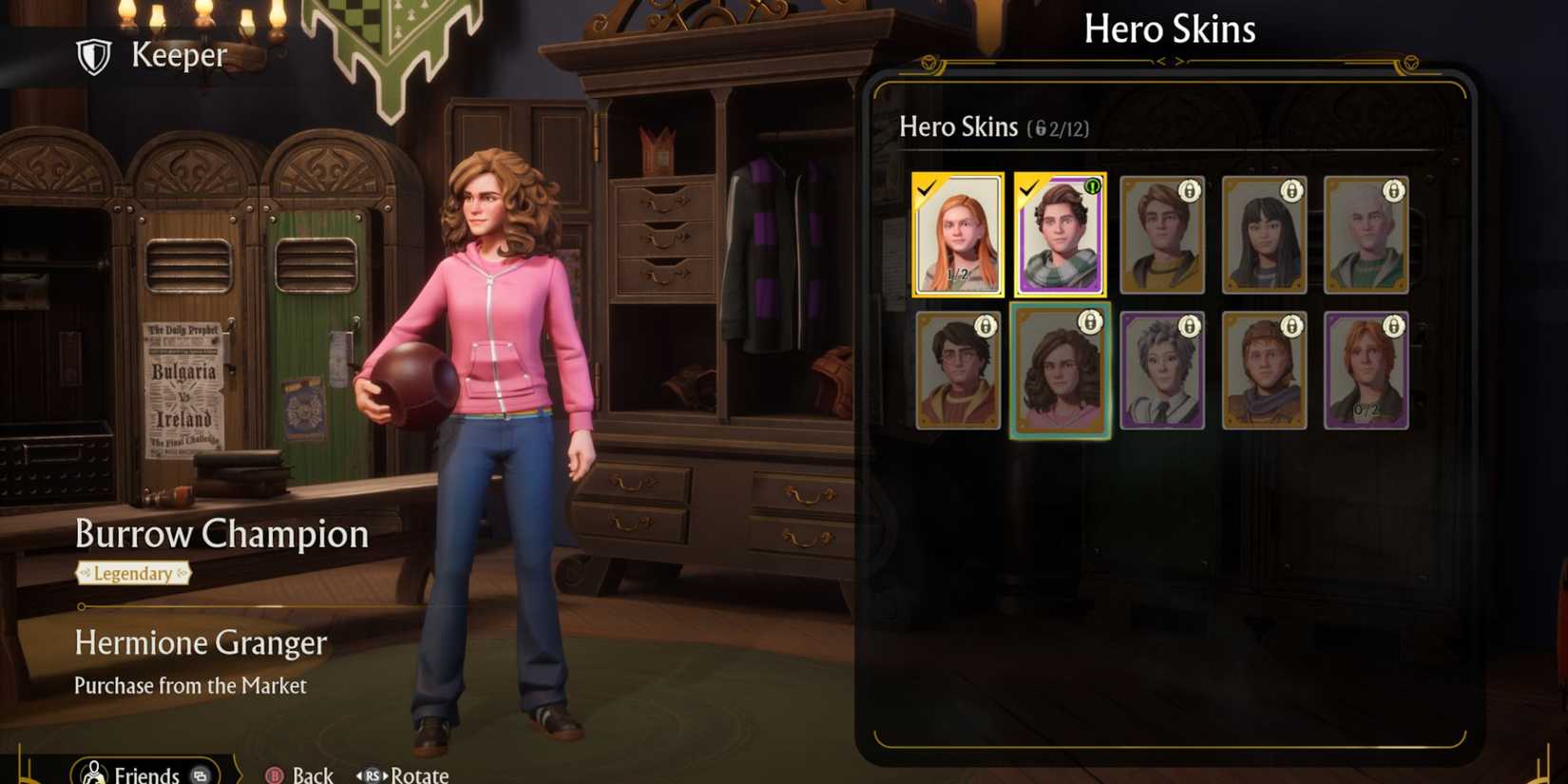Click the lock icon on Harry Potter's skin card
1568x784 pixels.
click(985, 326)
